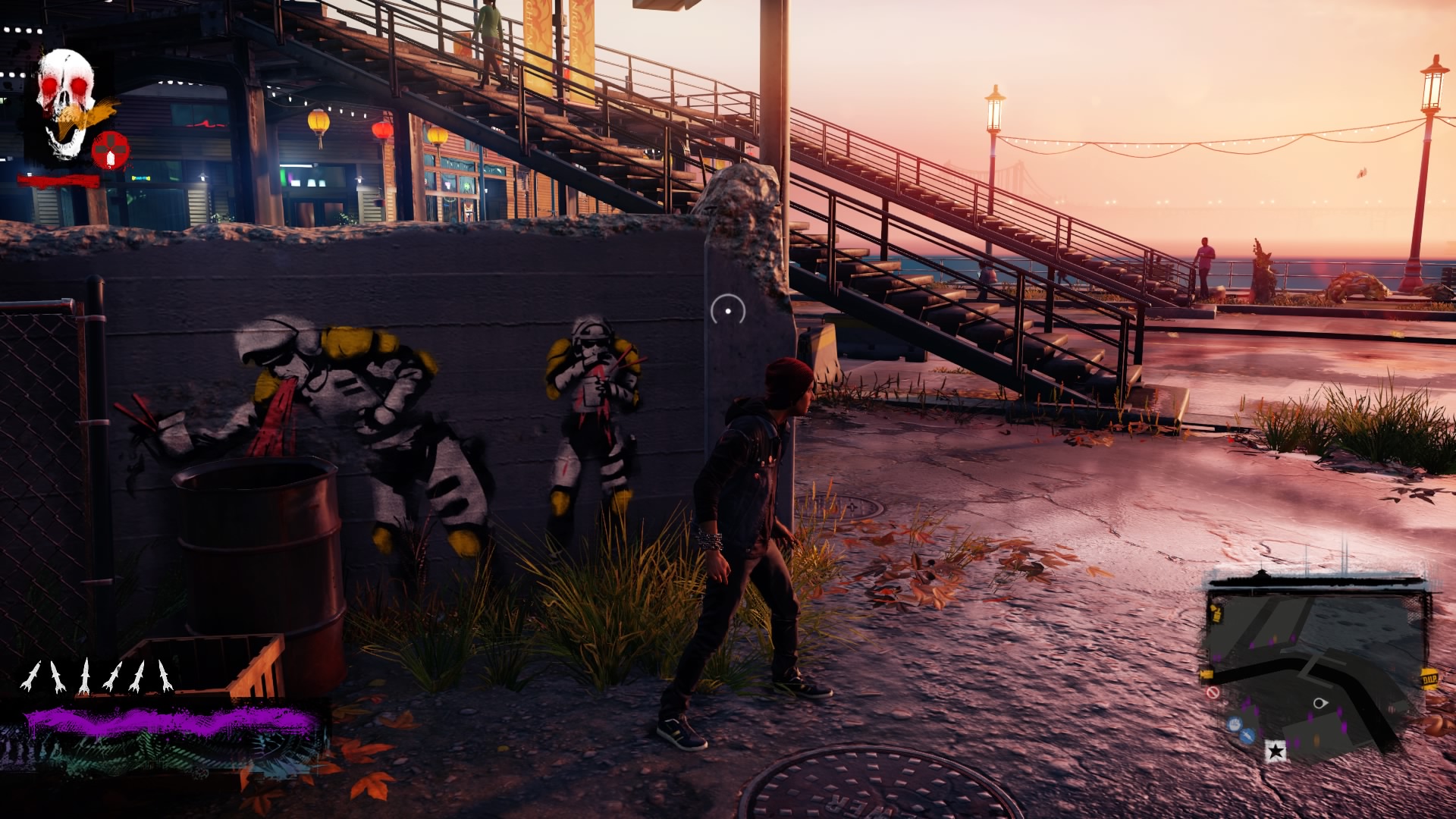Click the blue fist activity icon on the minimap
The height and width of the screenshot is (819, 1456).
click(x=1234, y=725)
